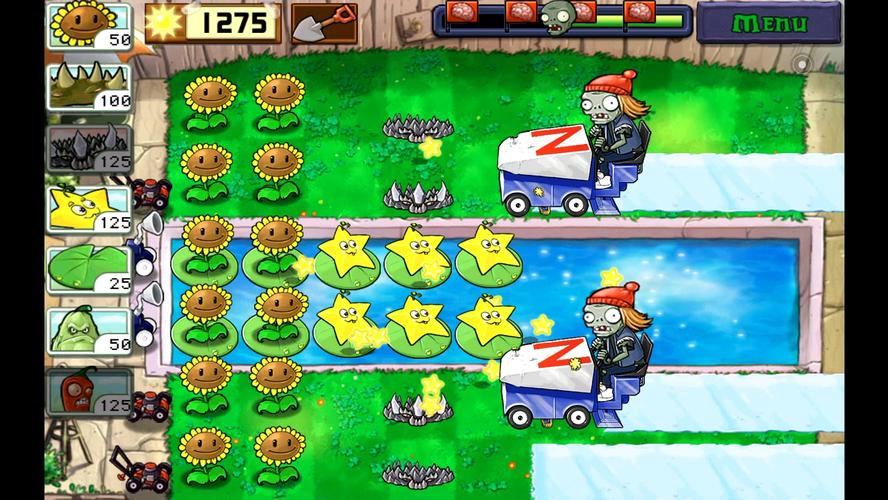This screenshot has height=500, width=888.
Task: Select the Jalapeno seed packet
Action: [x=89, y=391]
